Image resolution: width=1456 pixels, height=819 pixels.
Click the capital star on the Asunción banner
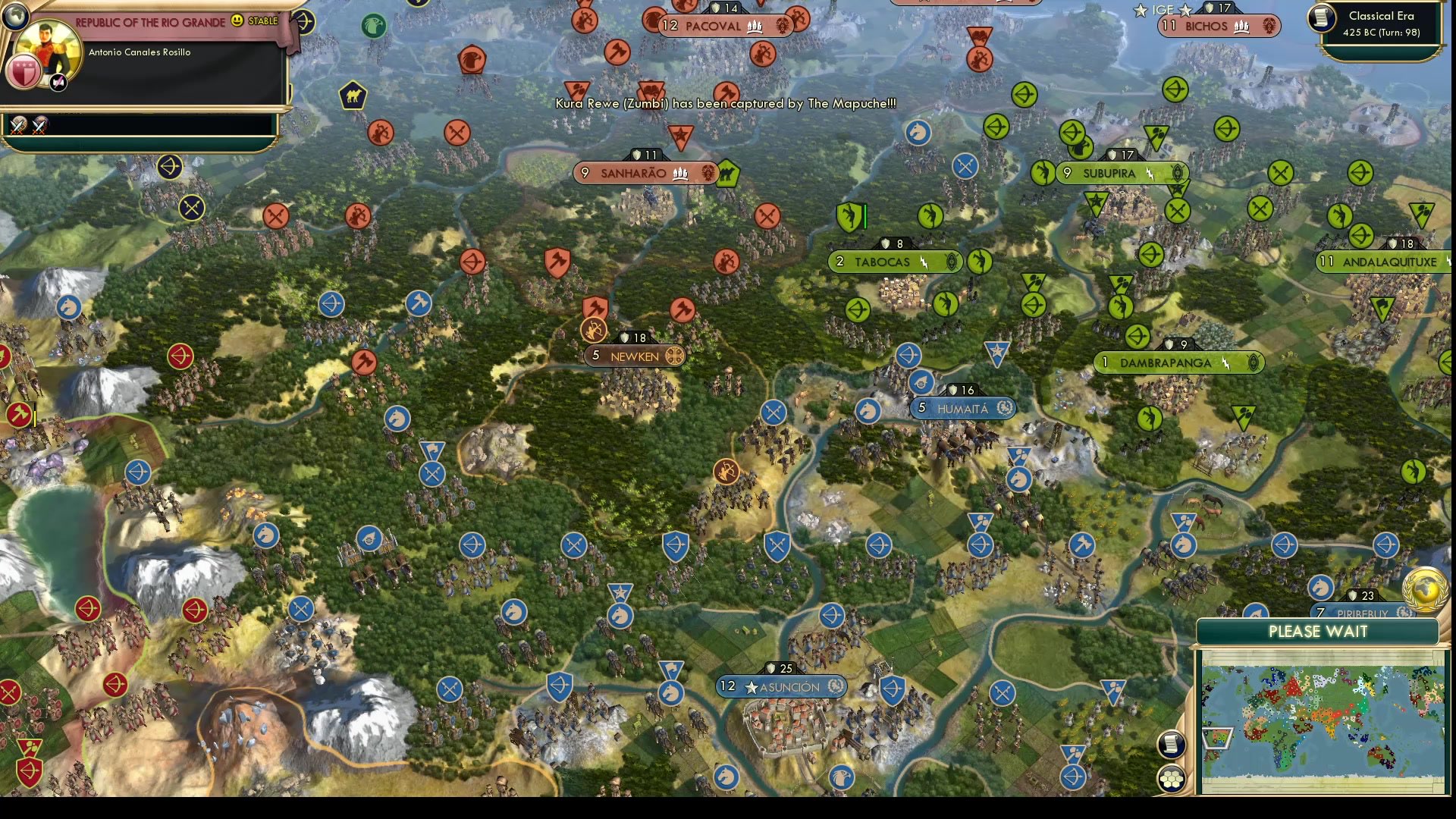pos(750,688)
